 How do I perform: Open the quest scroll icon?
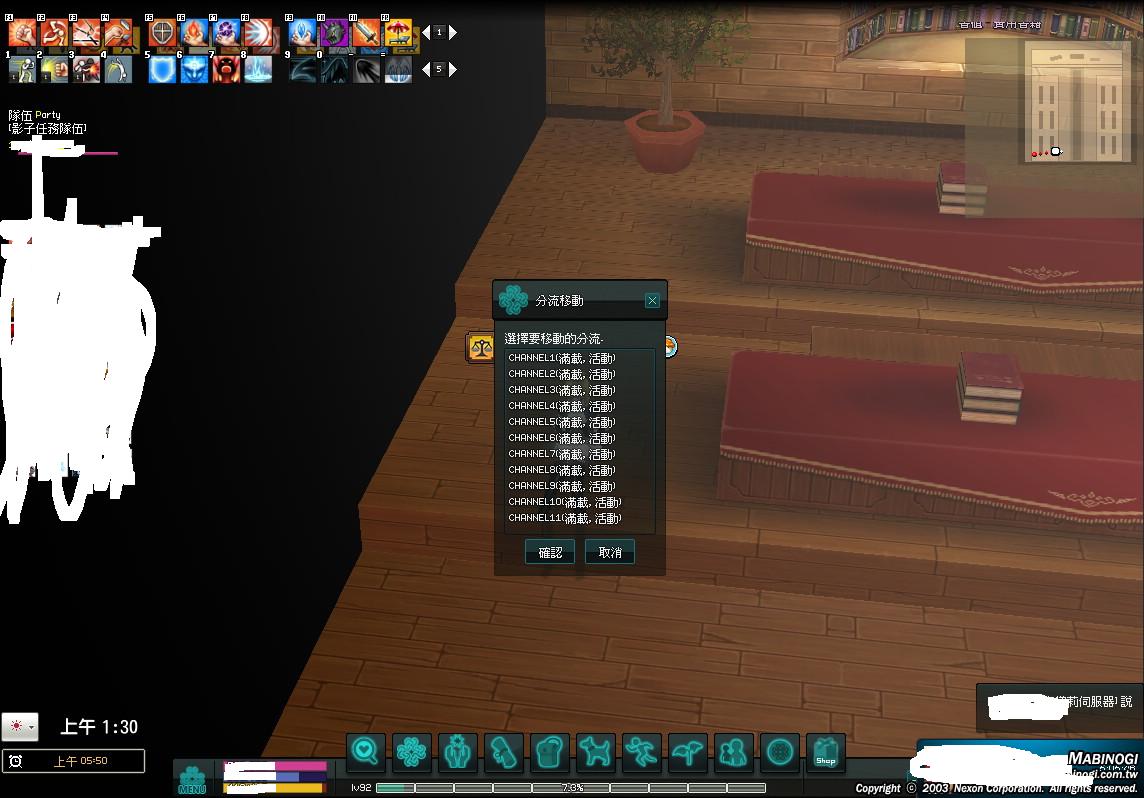[503, 752]
